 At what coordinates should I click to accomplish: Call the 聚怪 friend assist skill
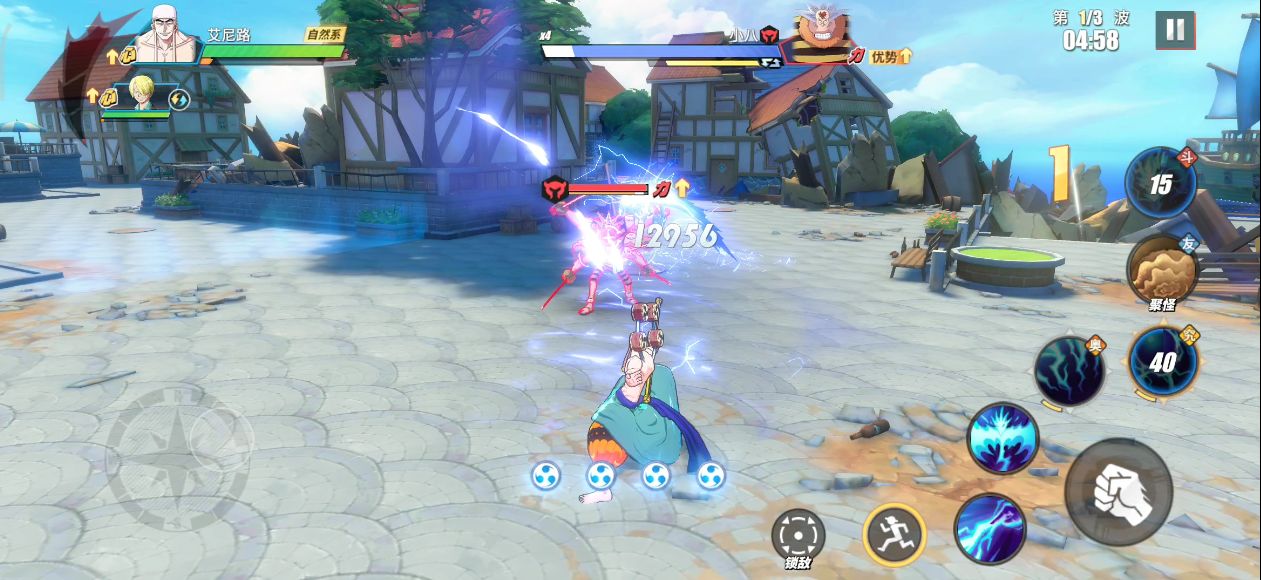1162,268
